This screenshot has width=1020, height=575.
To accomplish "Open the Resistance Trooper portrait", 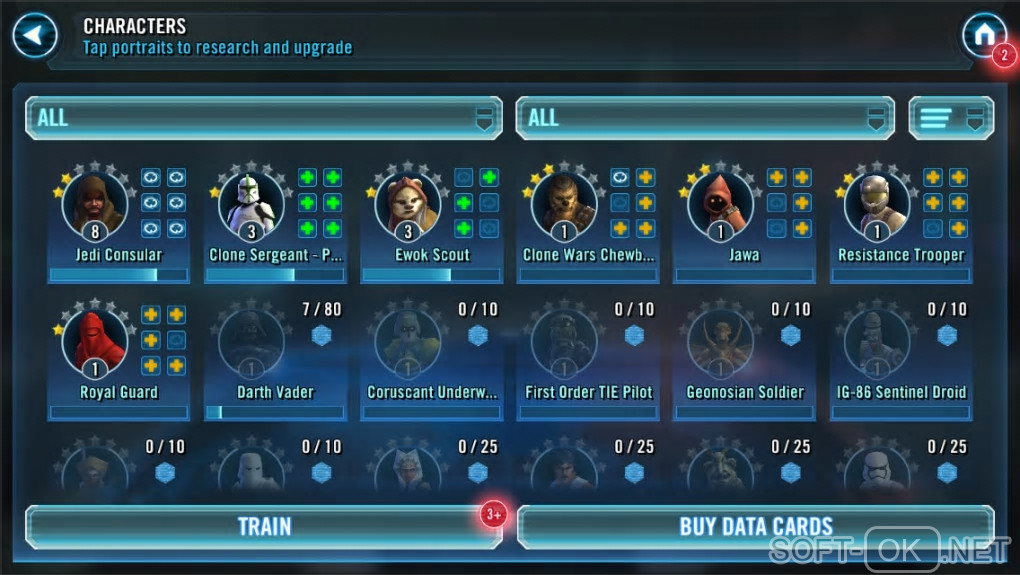I will click(x=877, y=205).
